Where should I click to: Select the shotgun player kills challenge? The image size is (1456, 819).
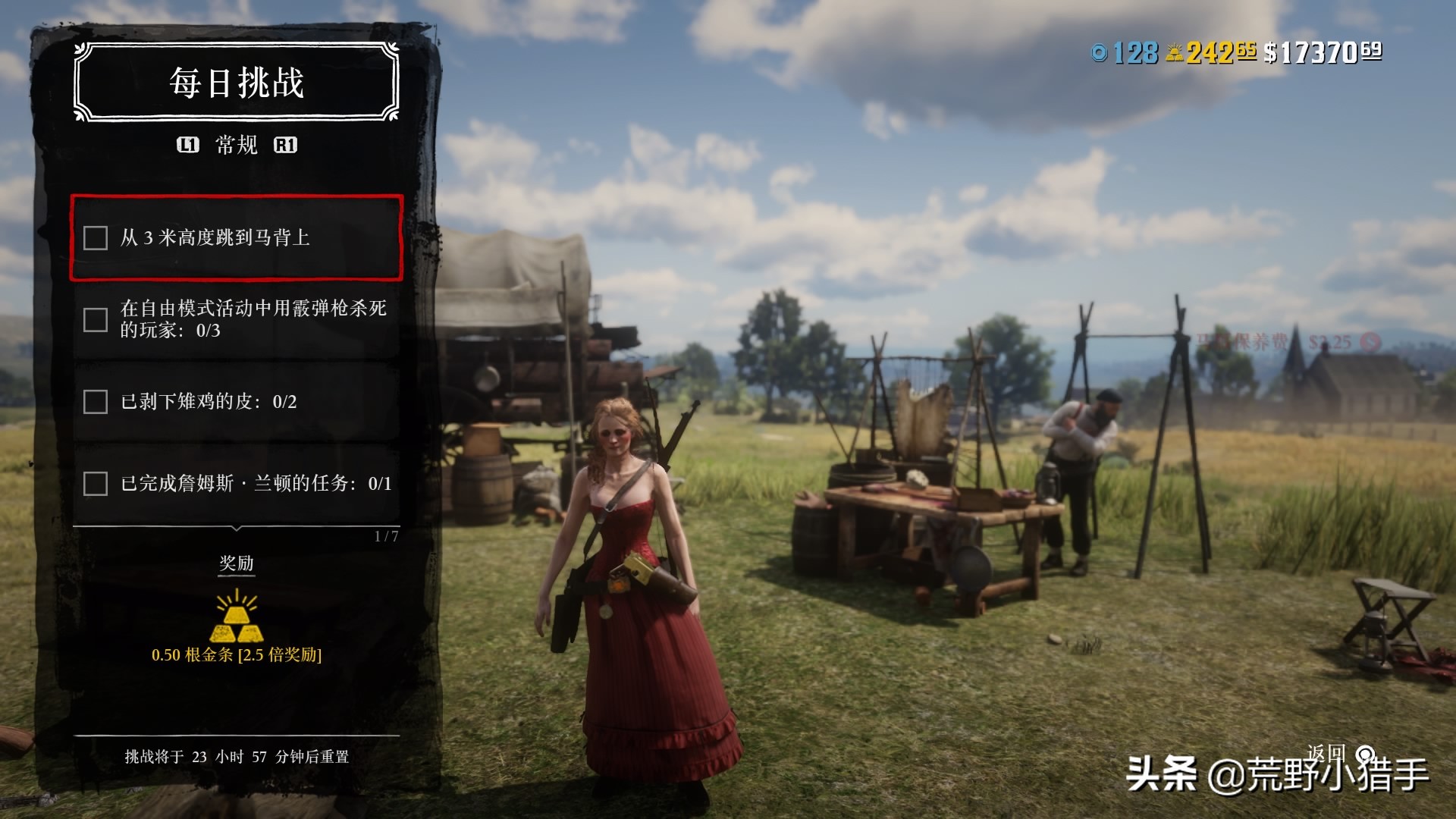[x=236, y=319]
